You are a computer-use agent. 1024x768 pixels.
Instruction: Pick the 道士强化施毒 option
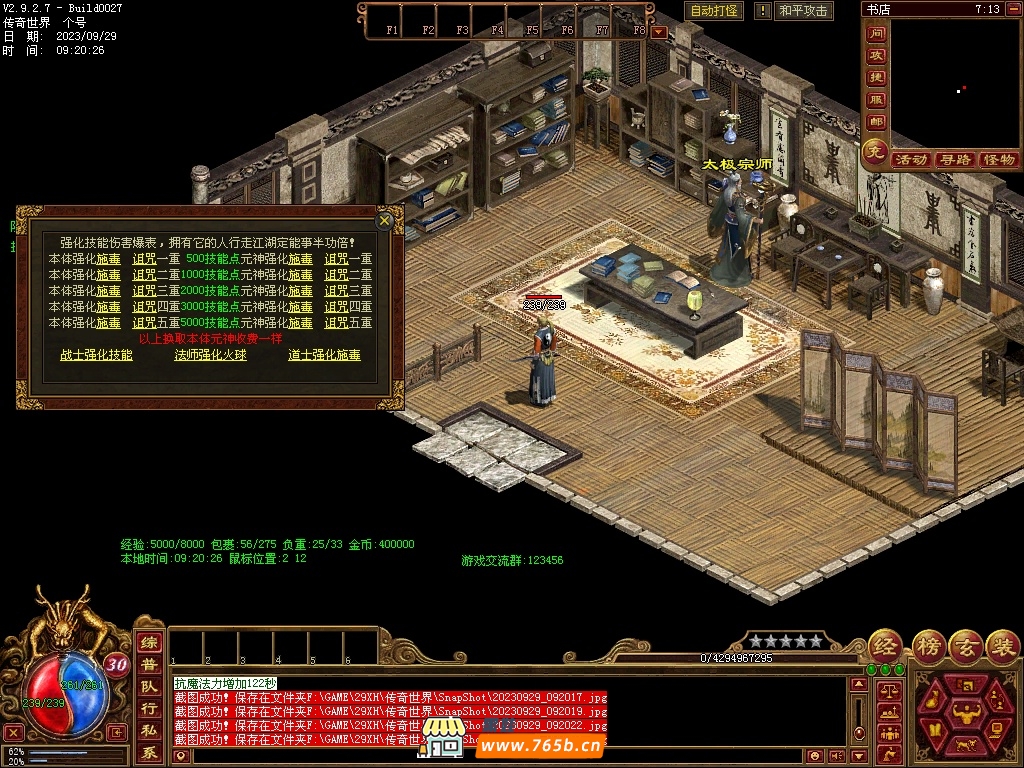(324, 355)
